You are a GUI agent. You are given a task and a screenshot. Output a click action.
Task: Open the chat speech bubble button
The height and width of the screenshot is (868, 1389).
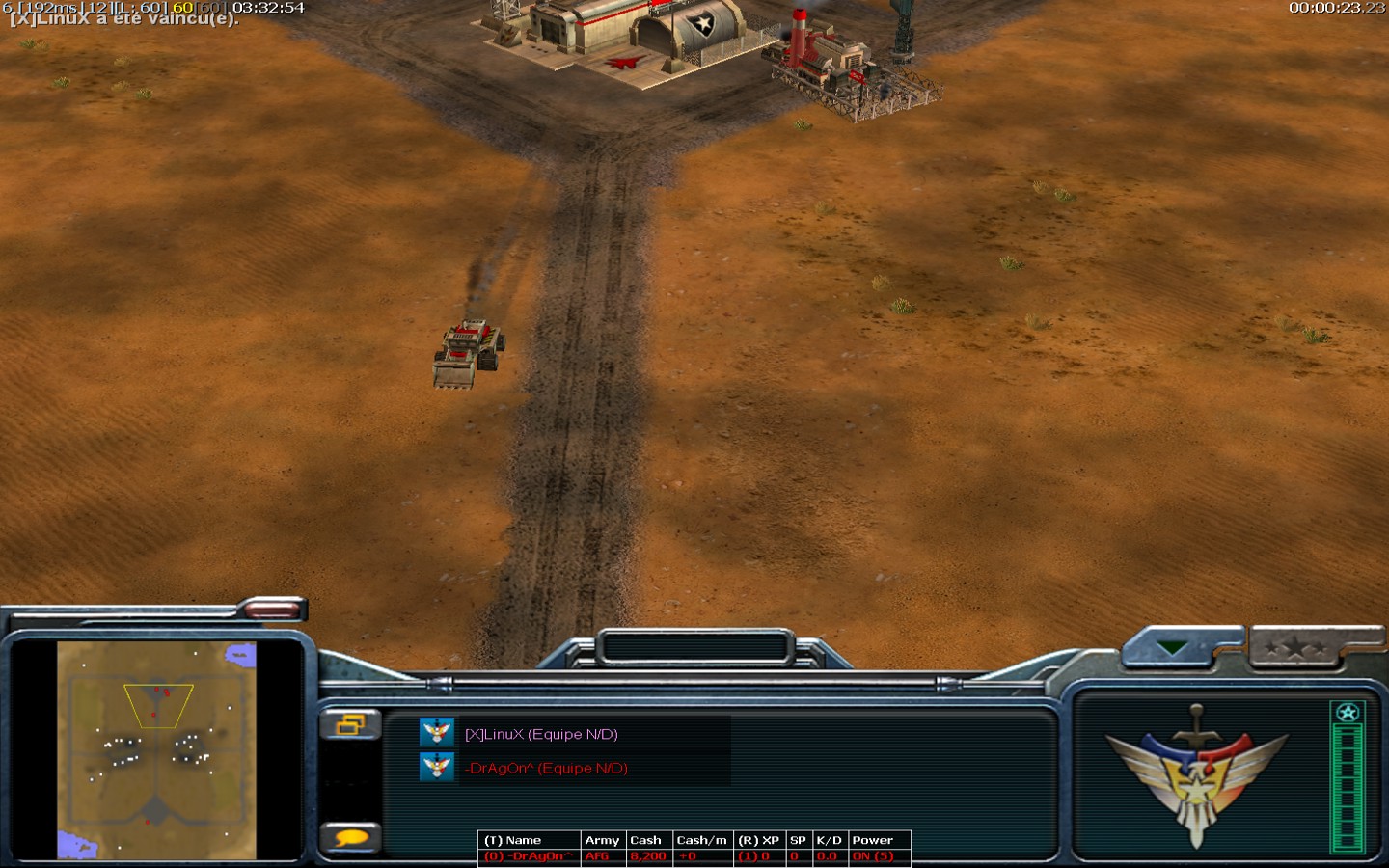(x=351, y=837)
